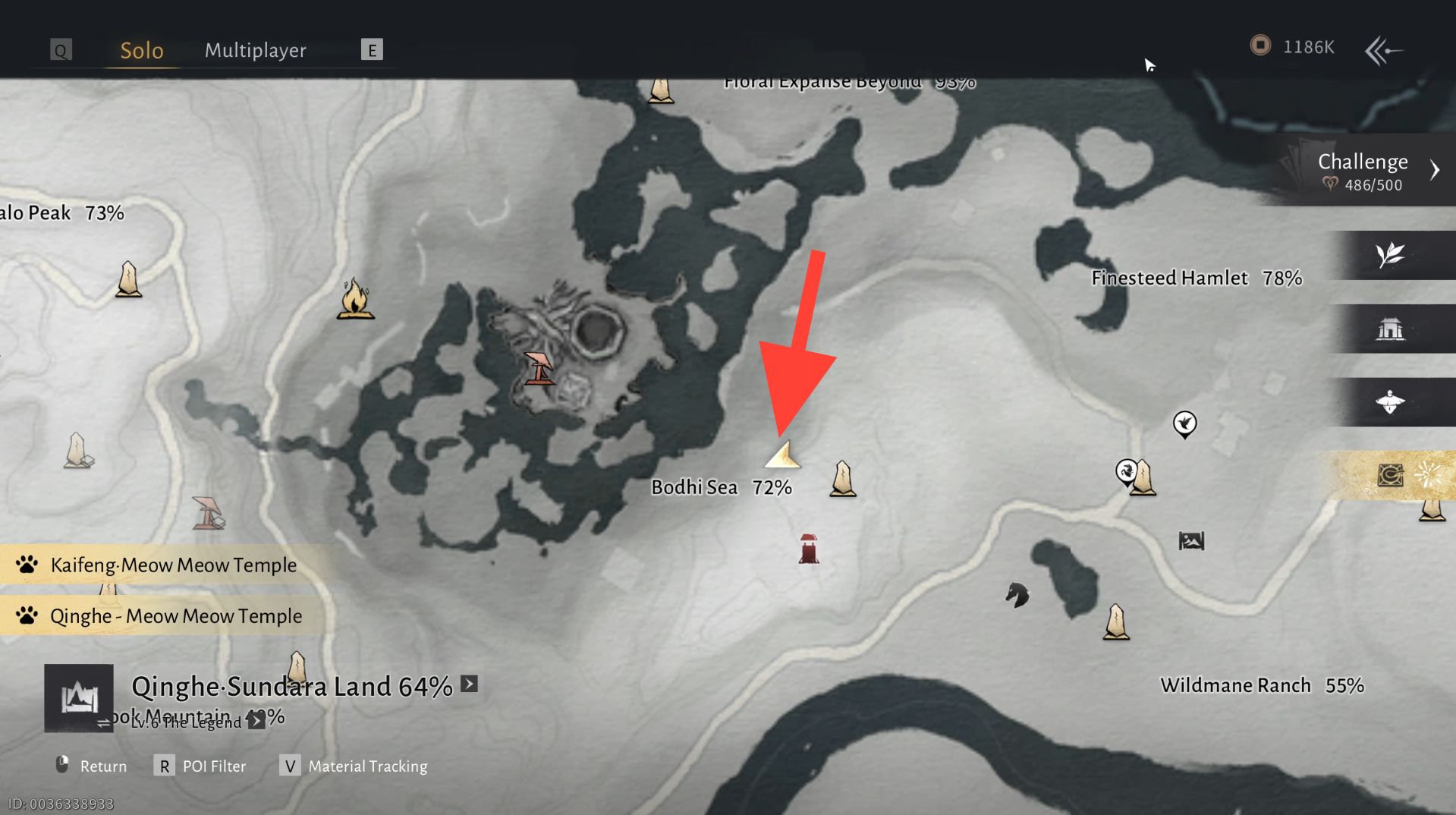Select the pavilion building filter button
Viewport: 1456px width, 815px height.
(1390, 329)
